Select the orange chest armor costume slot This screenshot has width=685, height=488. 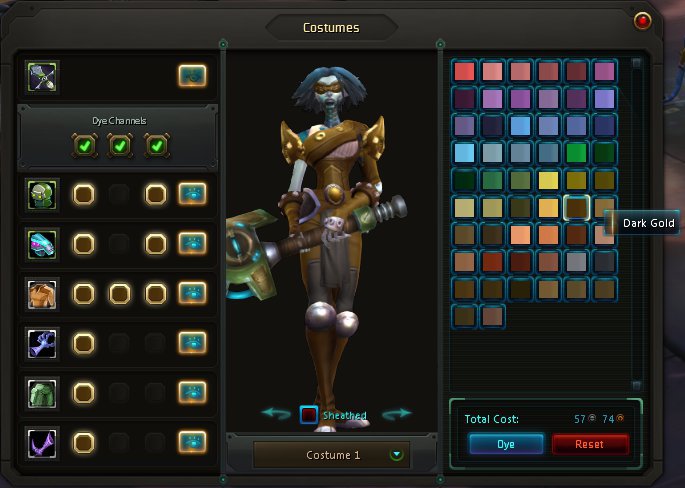tap(43, 293)
